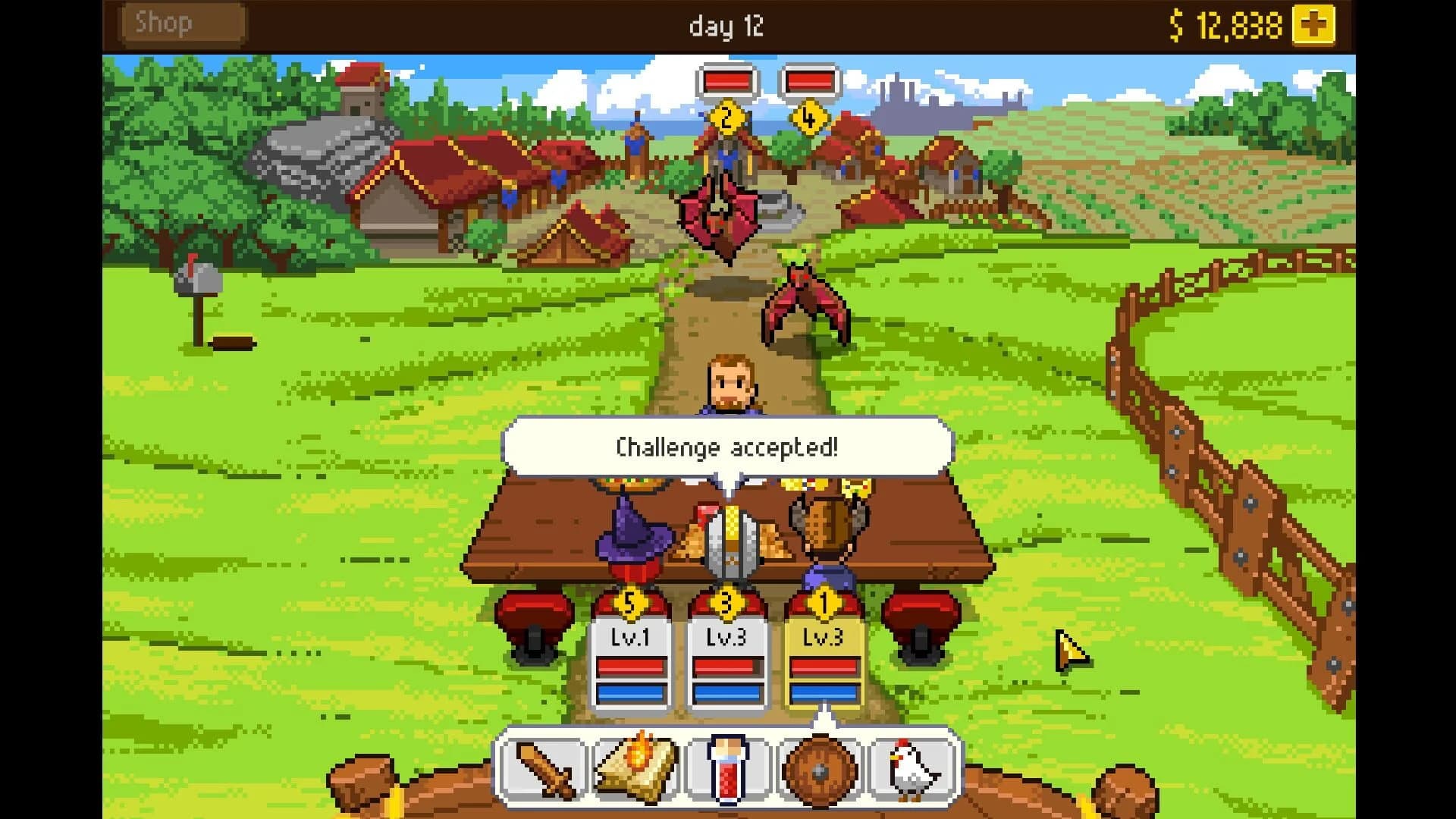Open the enemy counter diamond showing 2
The image size is (1456, 819).
726,118
